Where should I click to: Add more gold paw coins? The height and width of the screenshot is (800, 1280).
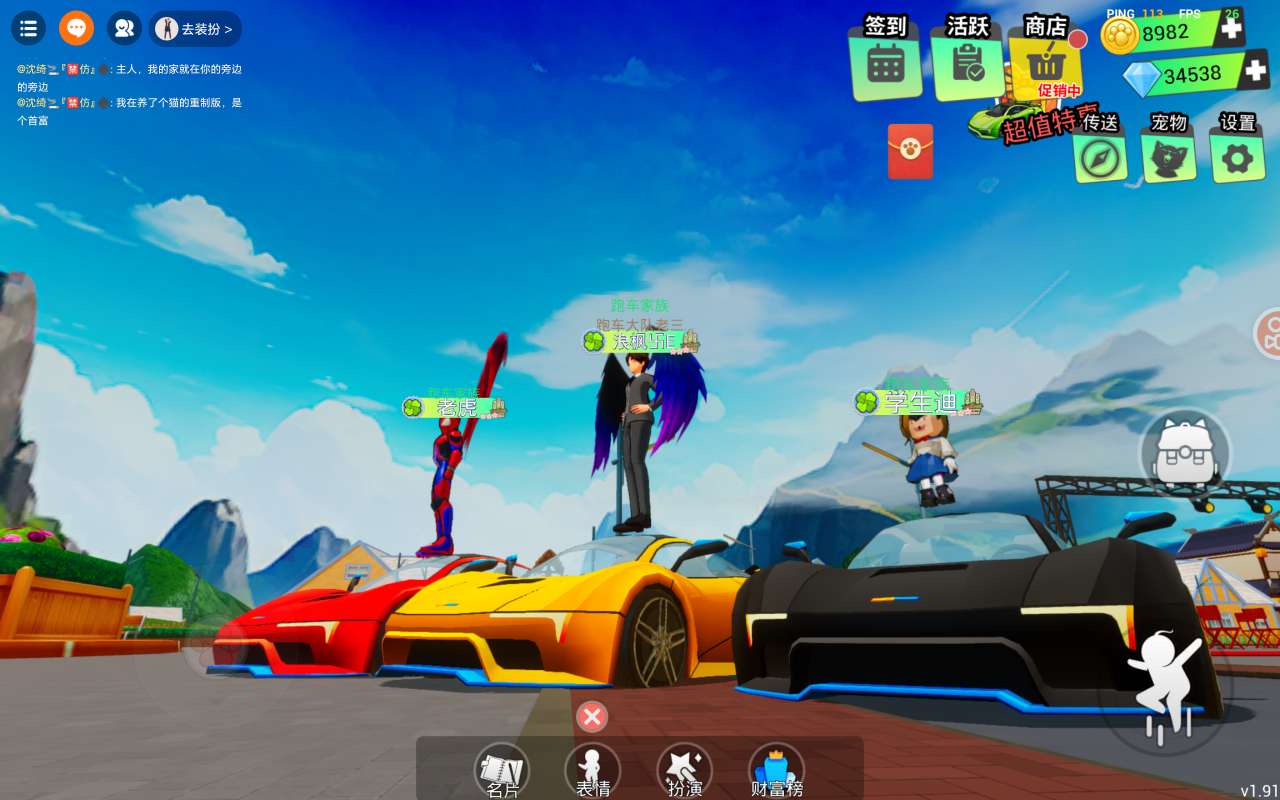(1232, 29)
